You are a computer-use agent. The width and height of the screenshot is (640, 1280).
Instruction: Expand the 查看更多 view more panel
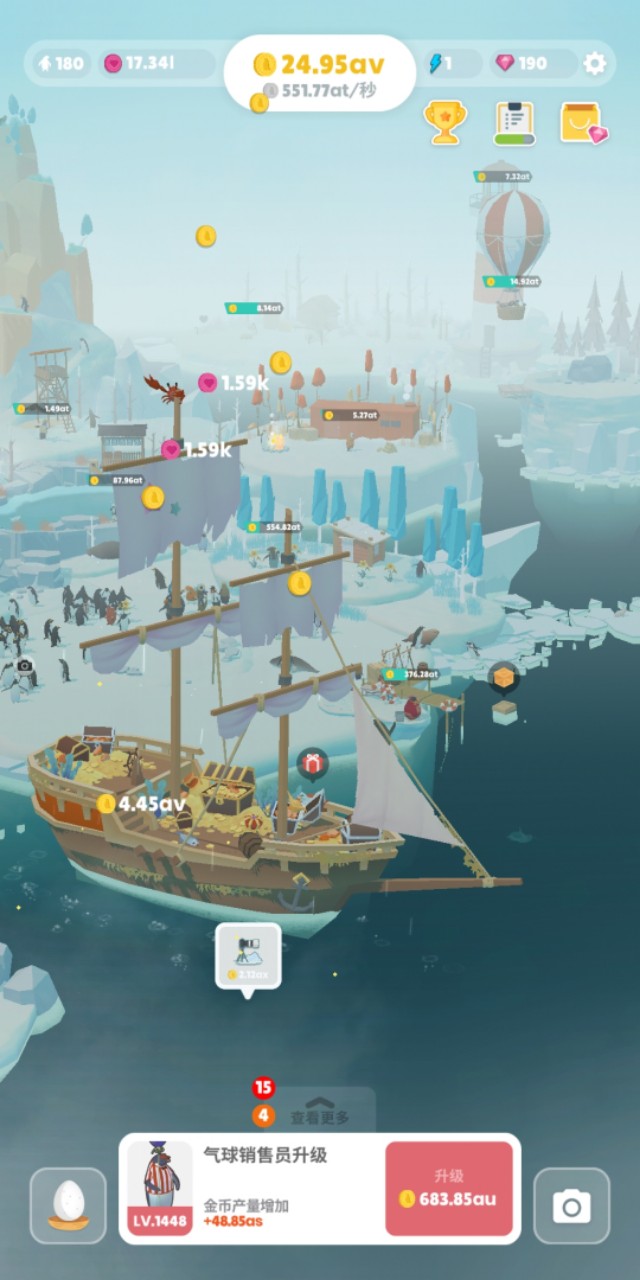[x=320, y=1116]
